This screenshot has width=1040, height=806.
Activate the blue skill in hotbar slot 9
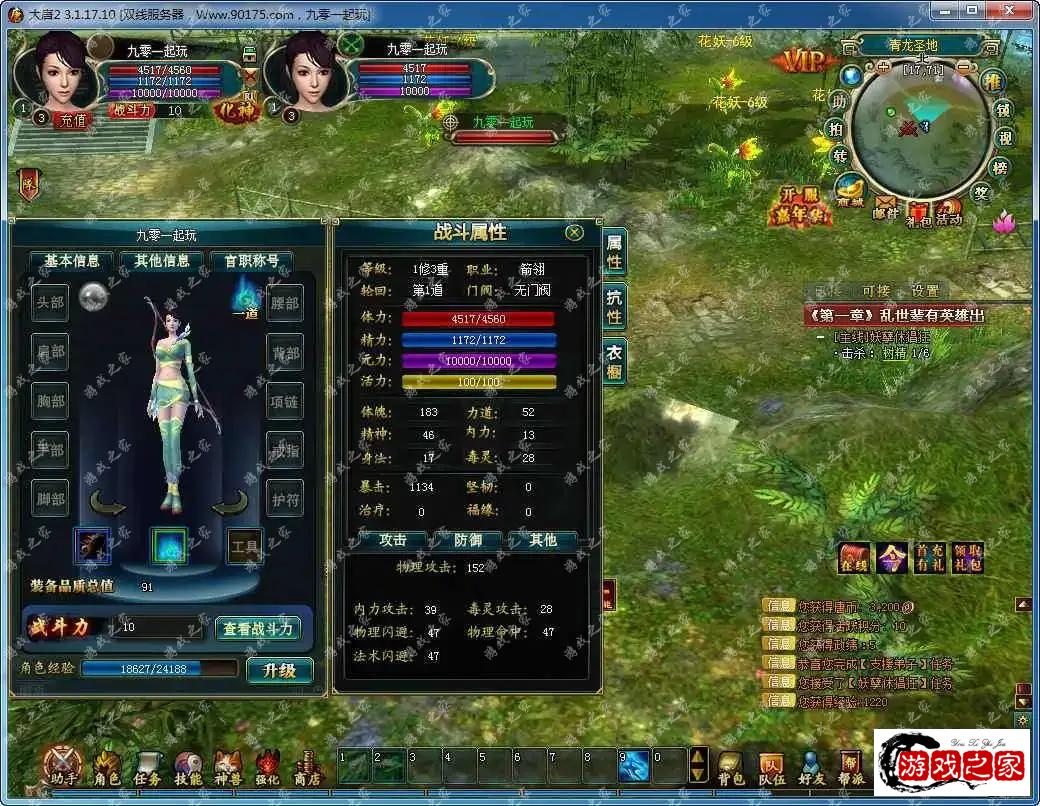[x=634, y=766]
